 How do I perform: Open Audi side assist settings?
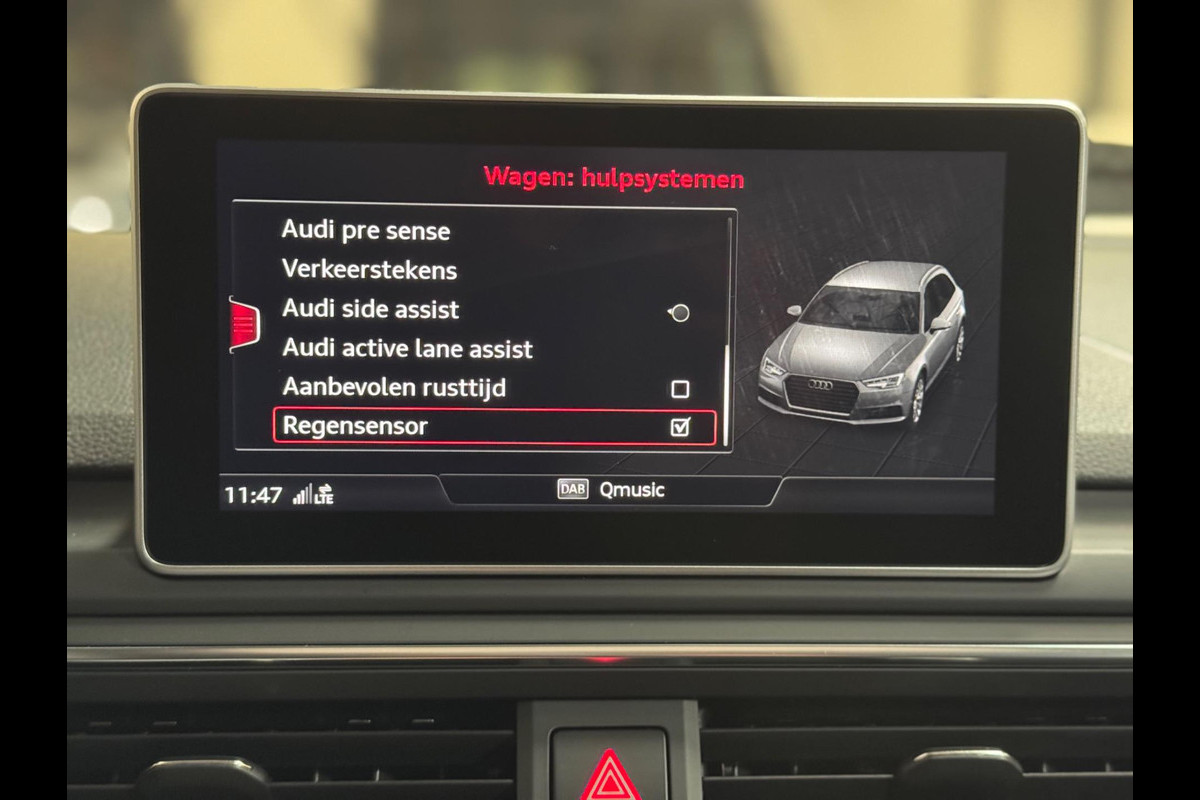[x=370, y=310]
